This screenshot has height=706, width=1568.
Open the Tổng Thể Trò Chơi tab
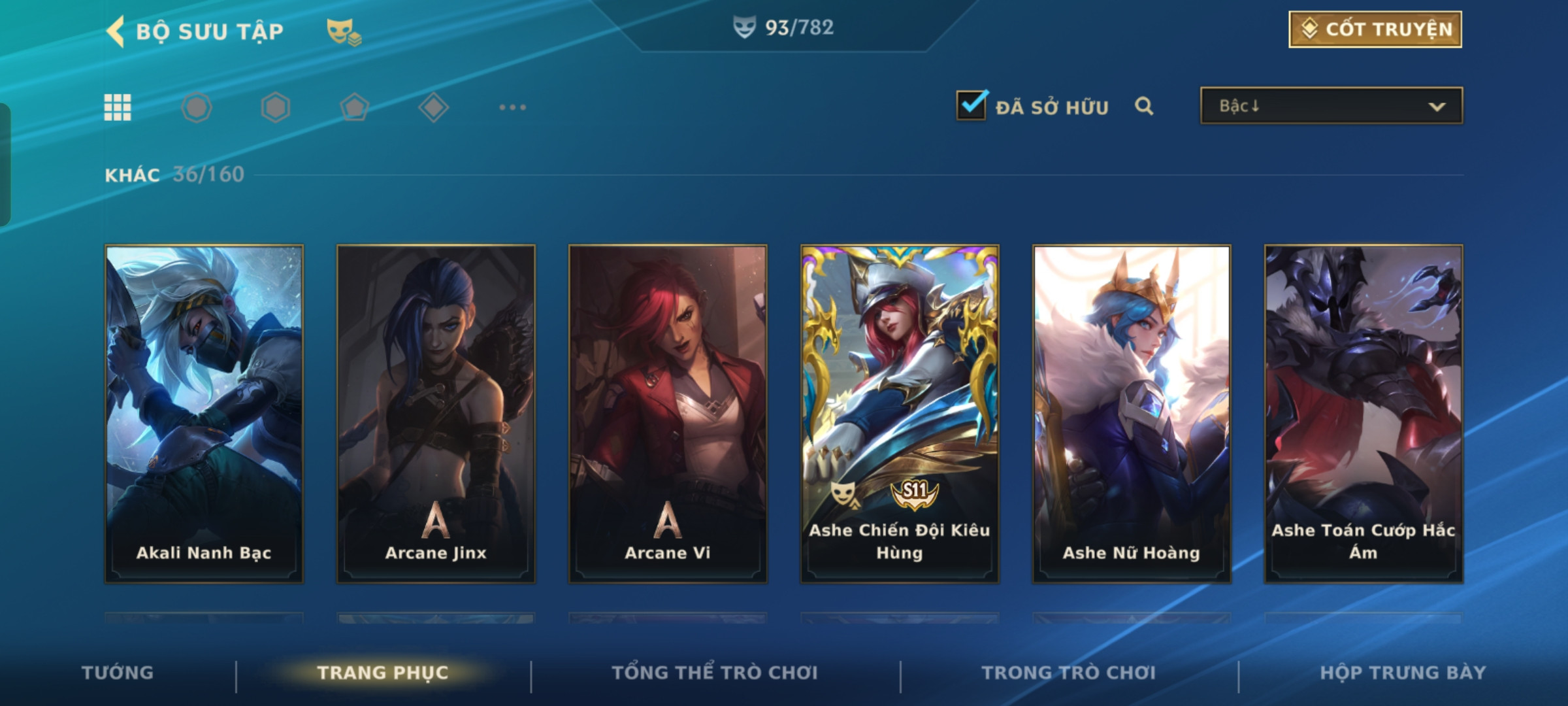pyautogui.click(x=715, y=673)
